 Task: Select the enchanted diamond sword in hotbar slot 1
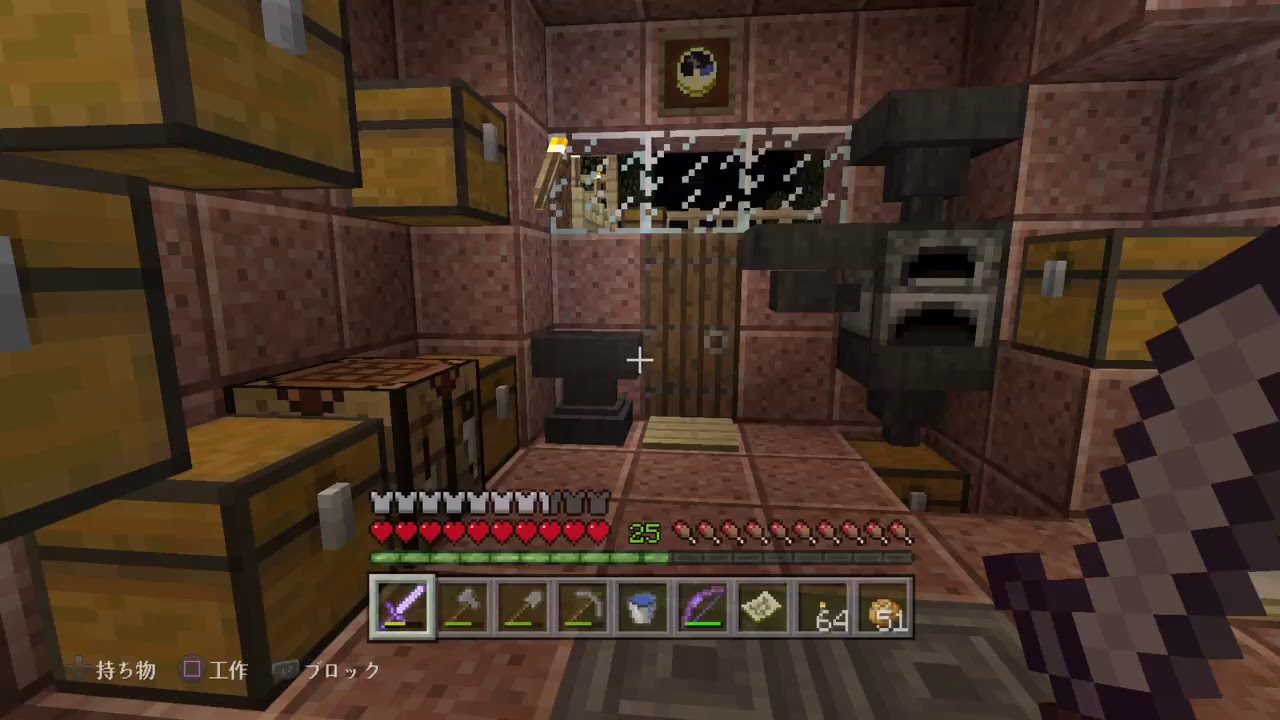click(403, 605)
